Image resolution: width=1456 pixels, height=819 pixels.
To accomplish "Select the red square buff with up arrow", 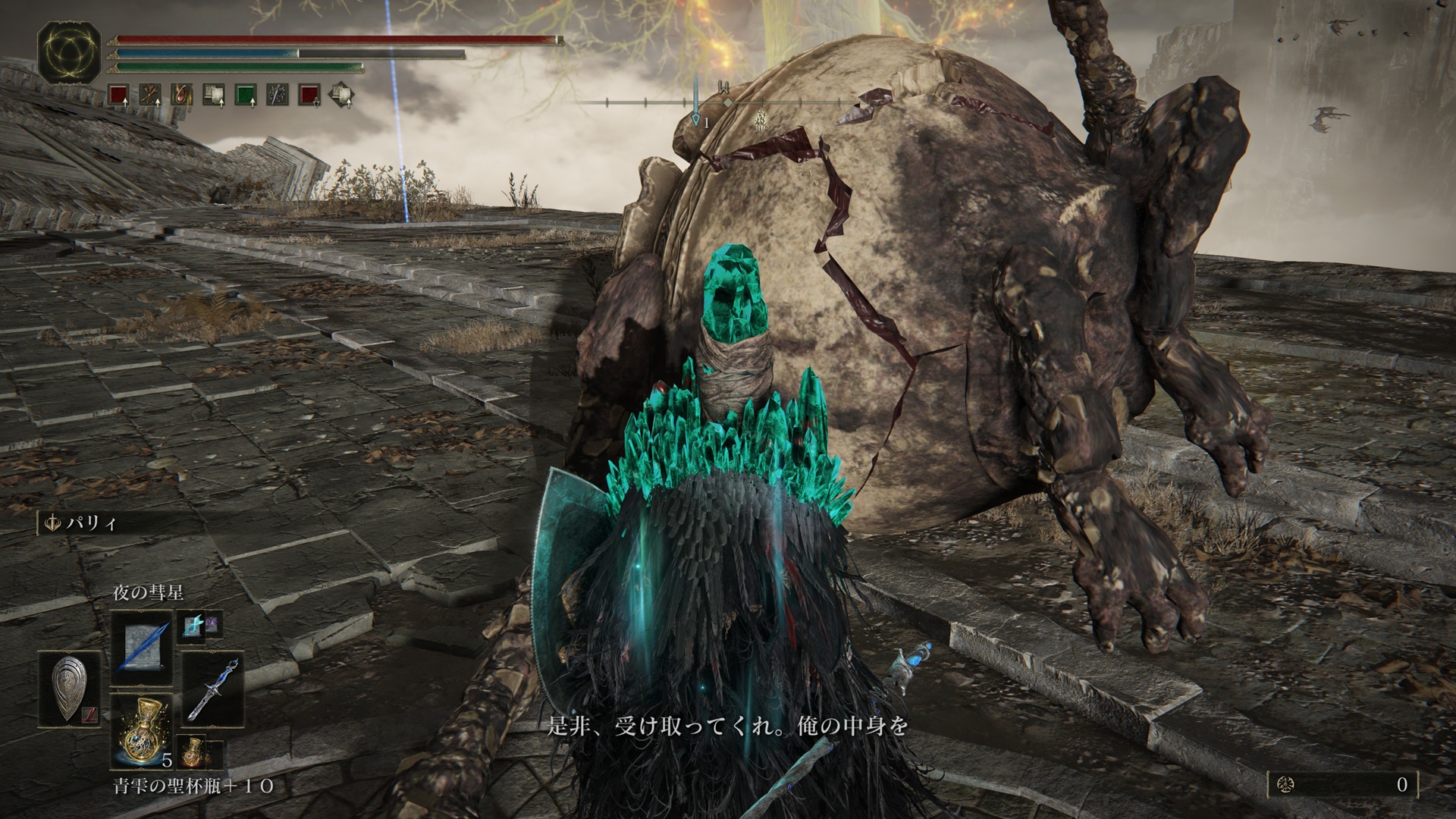I will (x=118, y=95).
